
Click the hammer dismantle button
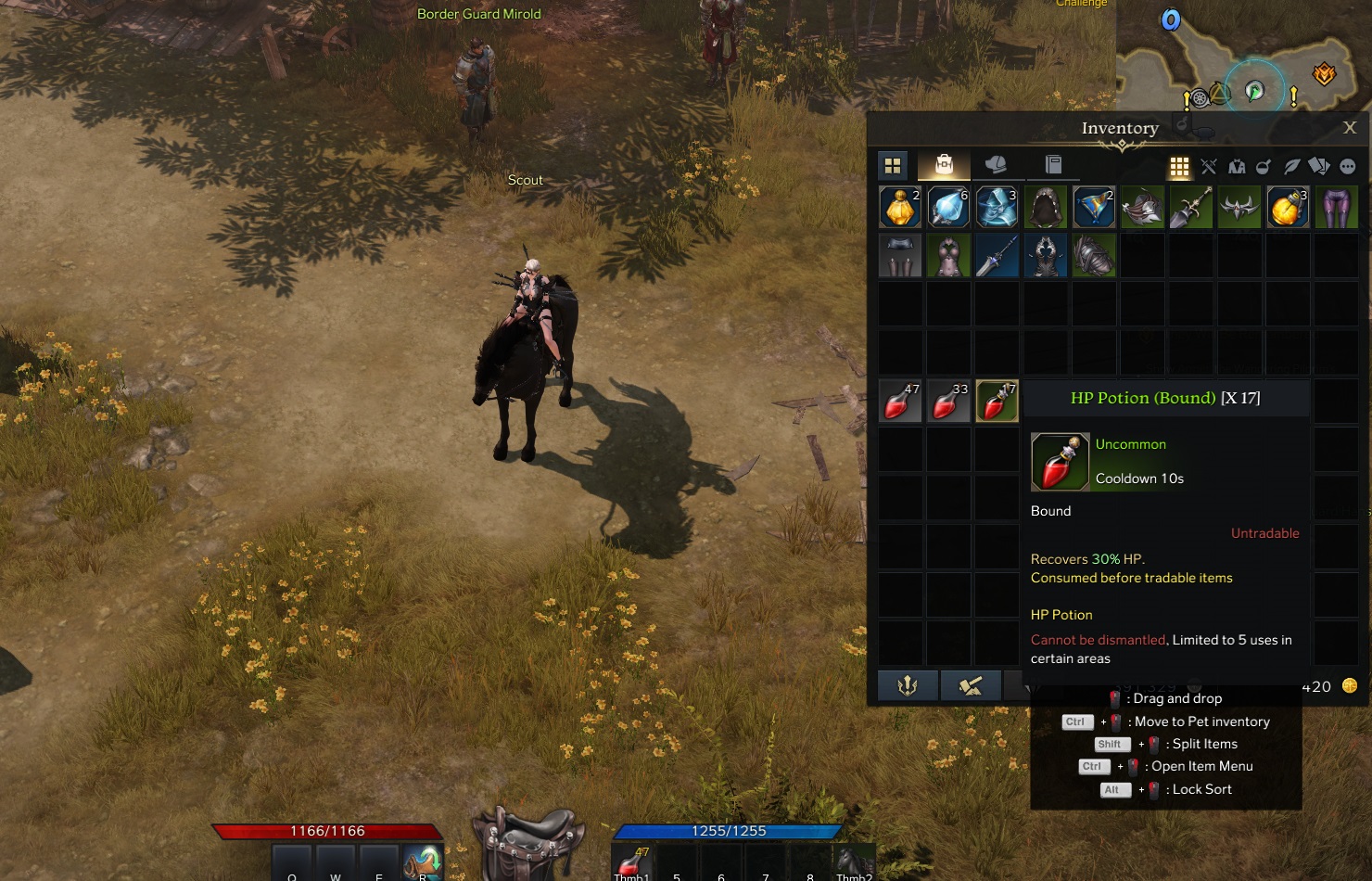pos(970,686)
